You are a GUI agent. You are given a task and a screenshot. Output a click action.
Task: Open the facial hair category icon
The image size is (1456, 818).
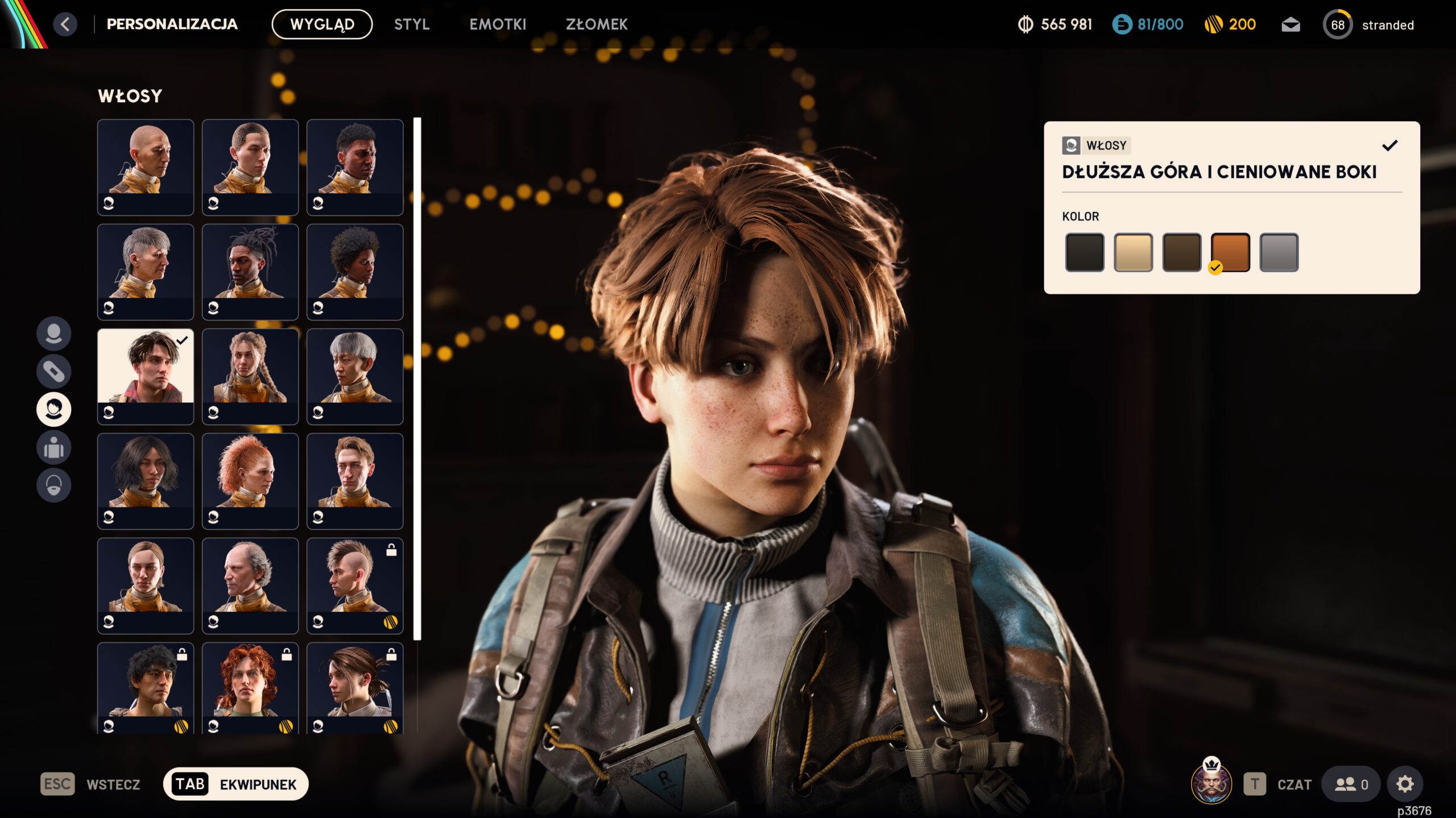pos(54,485)
